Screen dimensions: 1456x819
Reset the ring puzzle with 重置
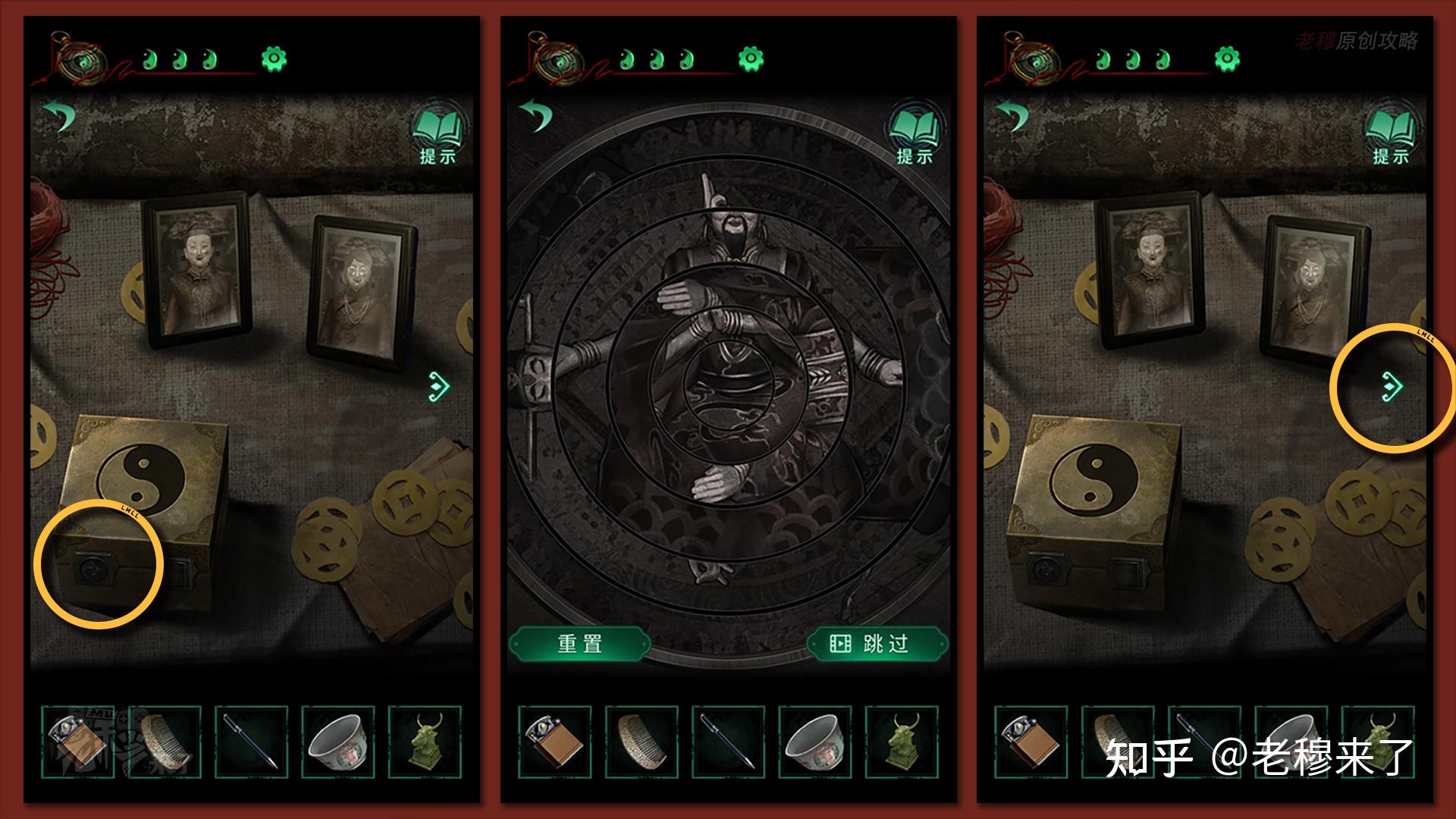(x=579, y=644)
